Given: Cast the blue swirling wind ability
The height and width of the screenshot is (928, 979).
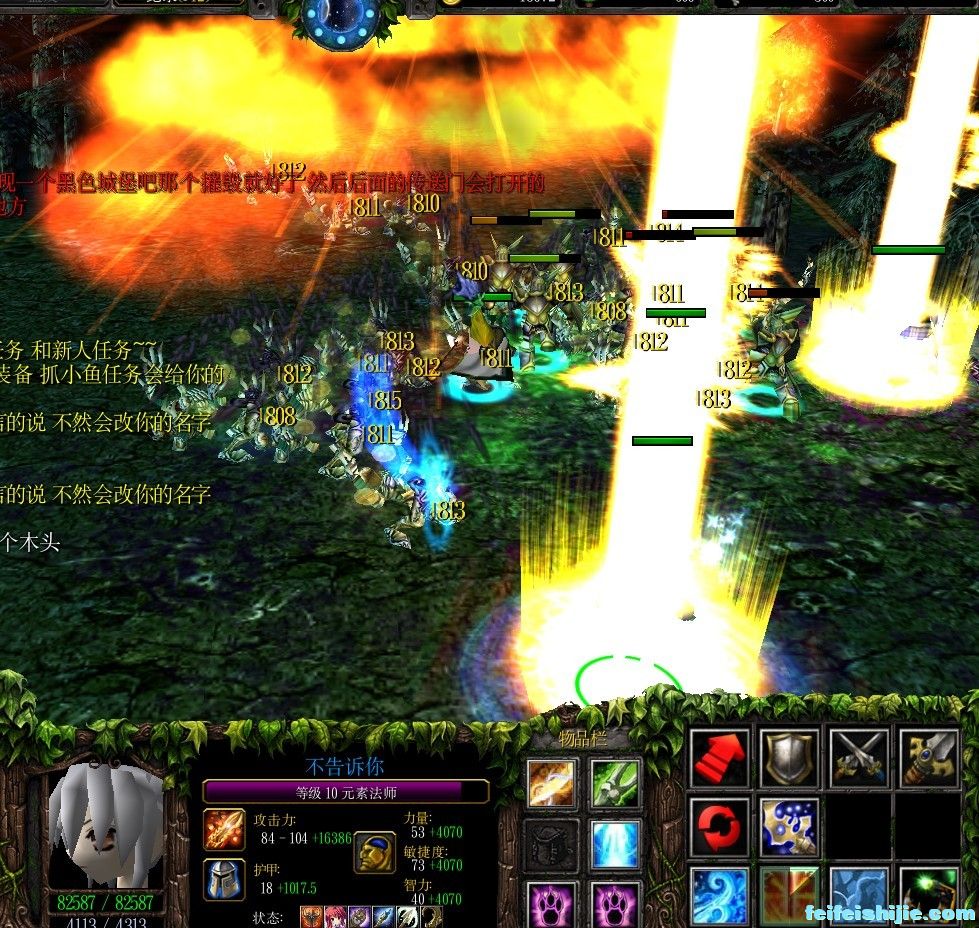Looking at the screenshot, I should point(720,895).
